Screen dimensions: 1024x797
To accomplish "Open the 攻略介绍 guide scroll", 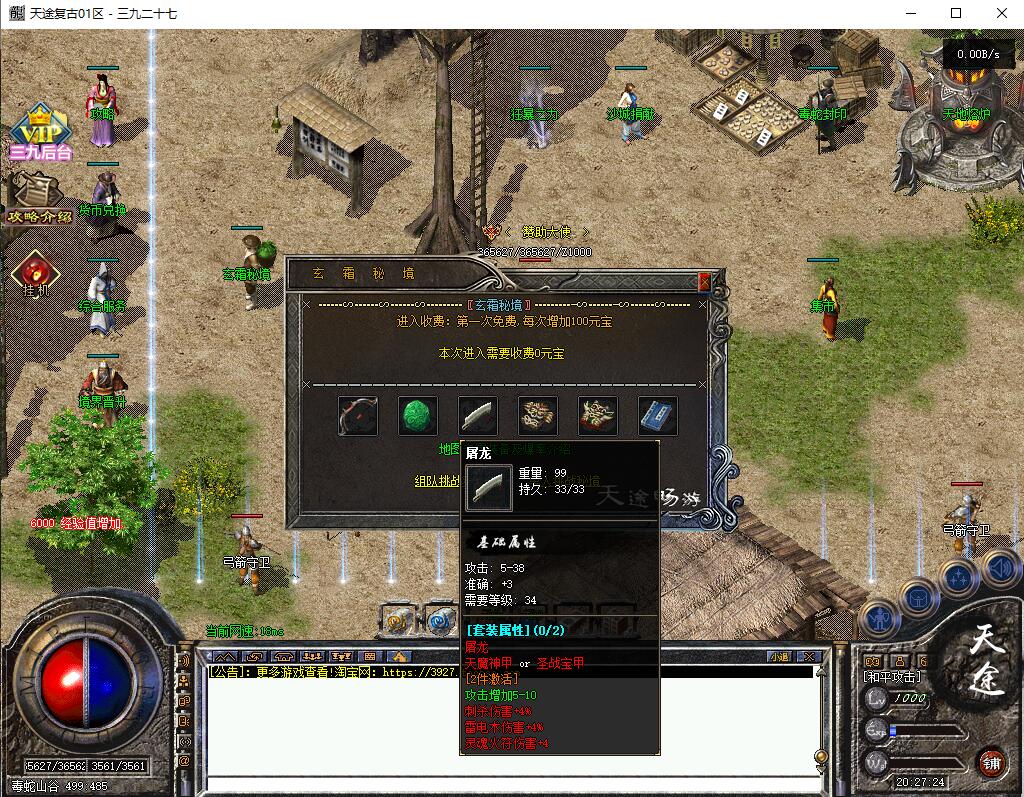I will coord(36,198).
